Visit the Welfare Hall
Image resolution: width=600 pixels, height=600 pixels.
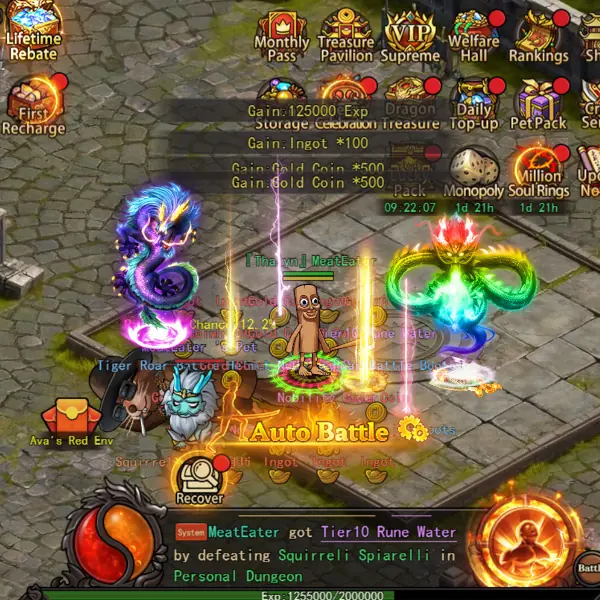[x=474, y=36]
